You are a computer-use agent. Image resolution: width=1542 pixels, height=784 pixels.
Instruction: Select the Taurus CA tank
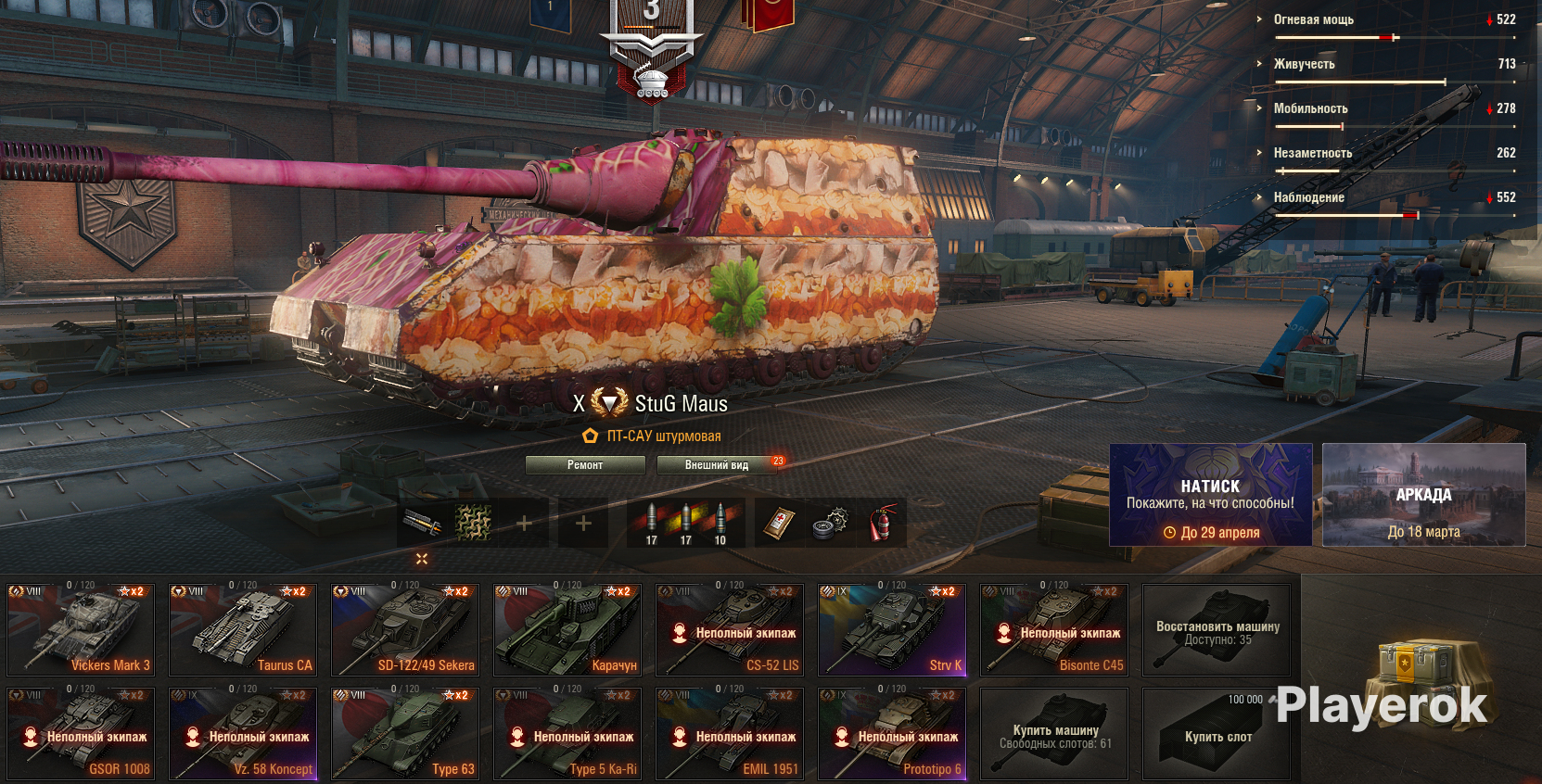coord(243,629)
